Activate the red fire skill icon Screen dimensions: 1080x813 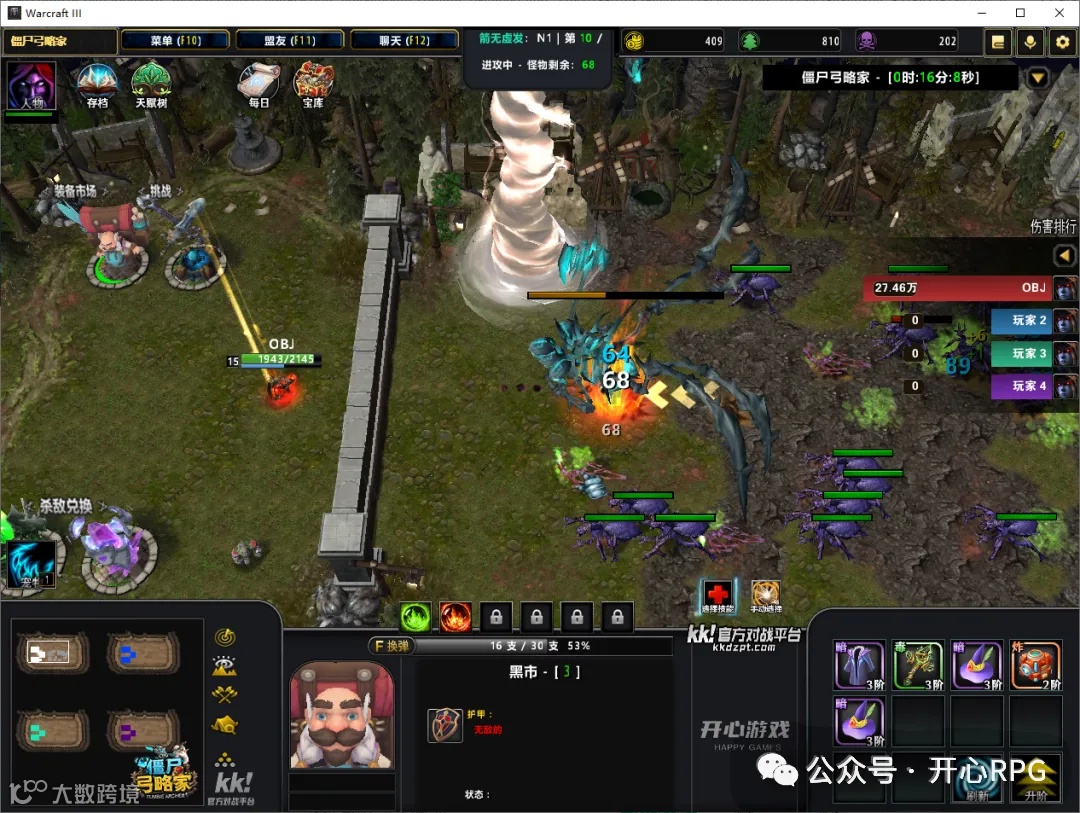[455, 616]
